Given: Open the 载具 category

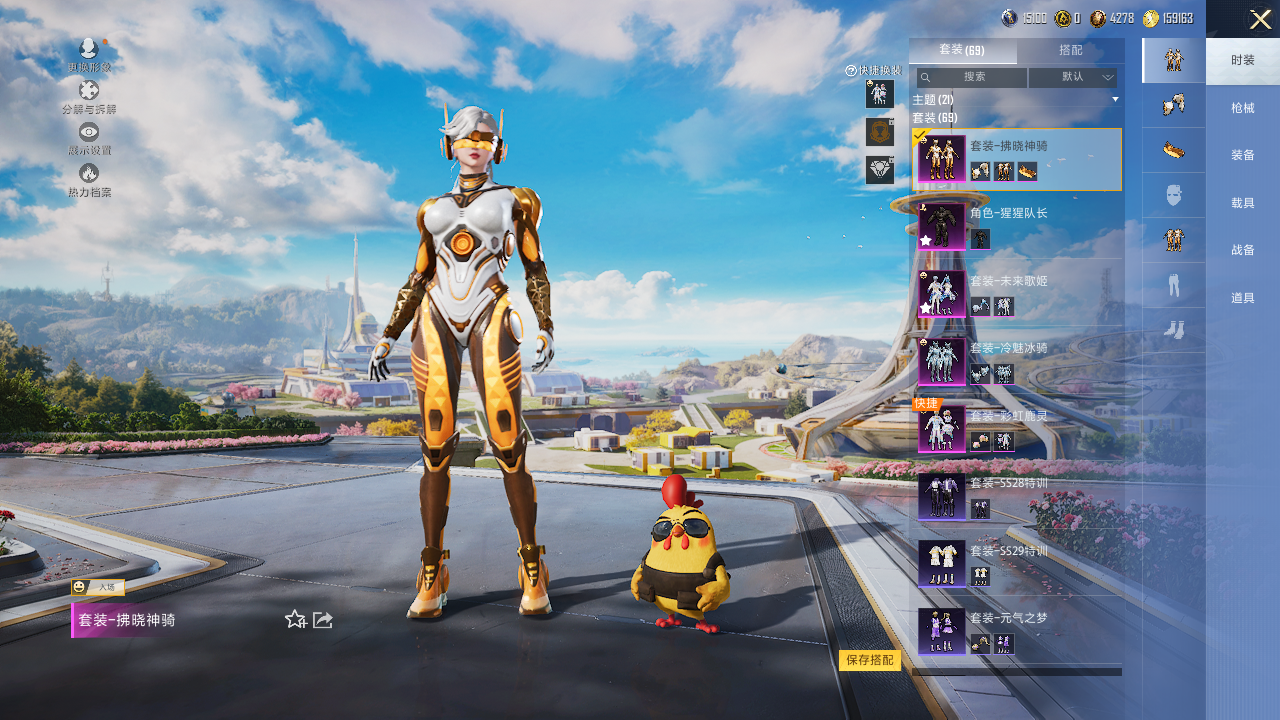Looking at the screenshot, I should (x=1242, y=203).
